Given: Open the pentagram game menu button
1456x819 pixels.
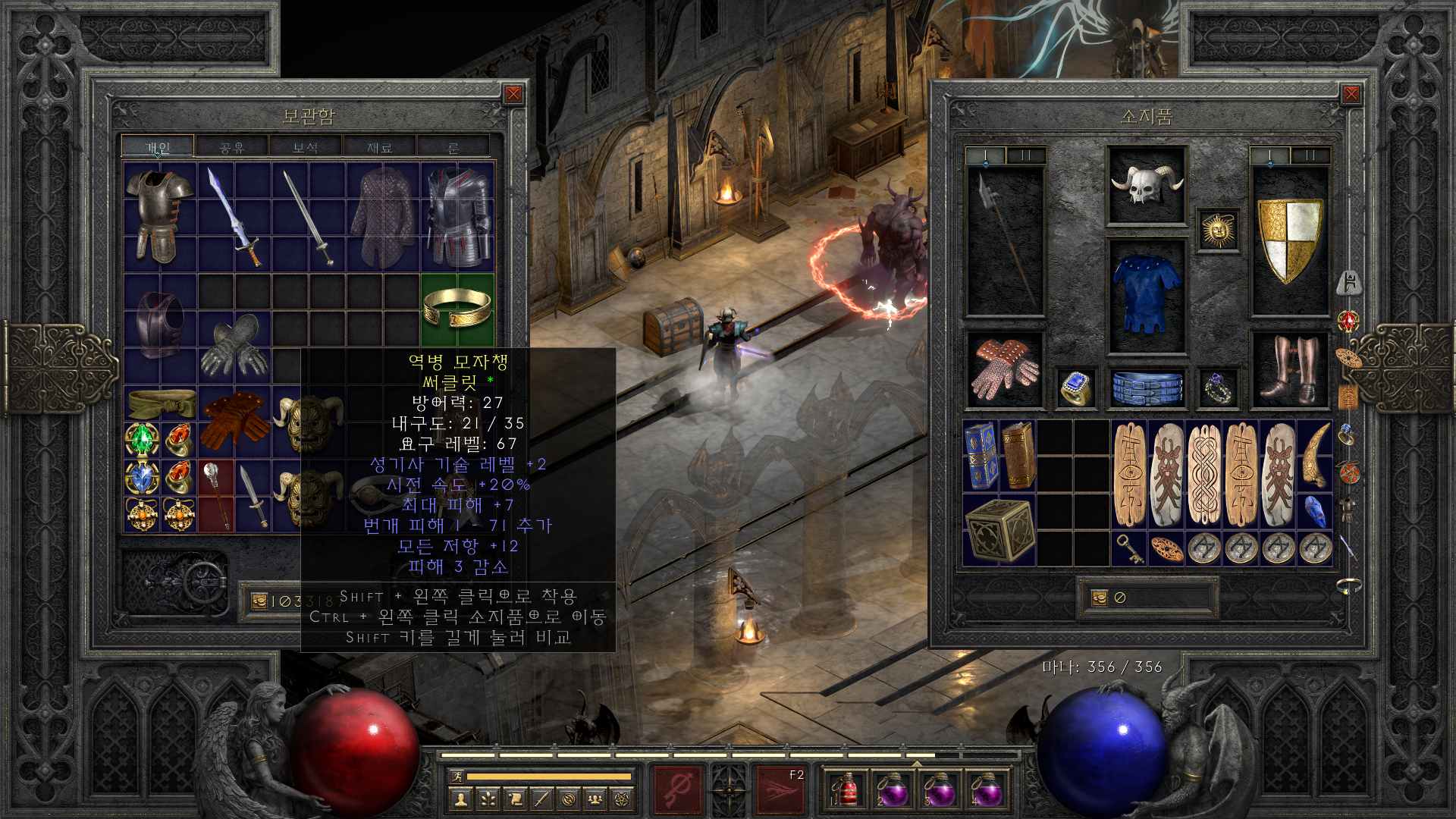Looking at the screenshot, I should pyautogui.click(x=622, y=799).
